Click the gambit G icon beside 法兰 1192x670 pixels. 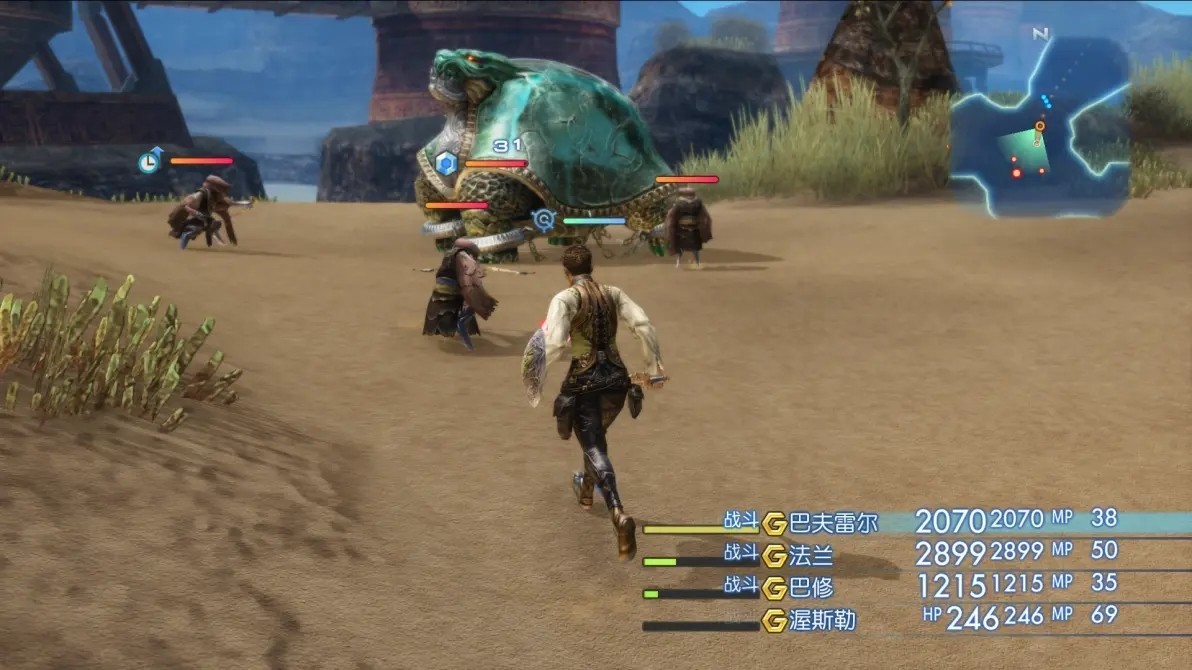tap(774, 555)
